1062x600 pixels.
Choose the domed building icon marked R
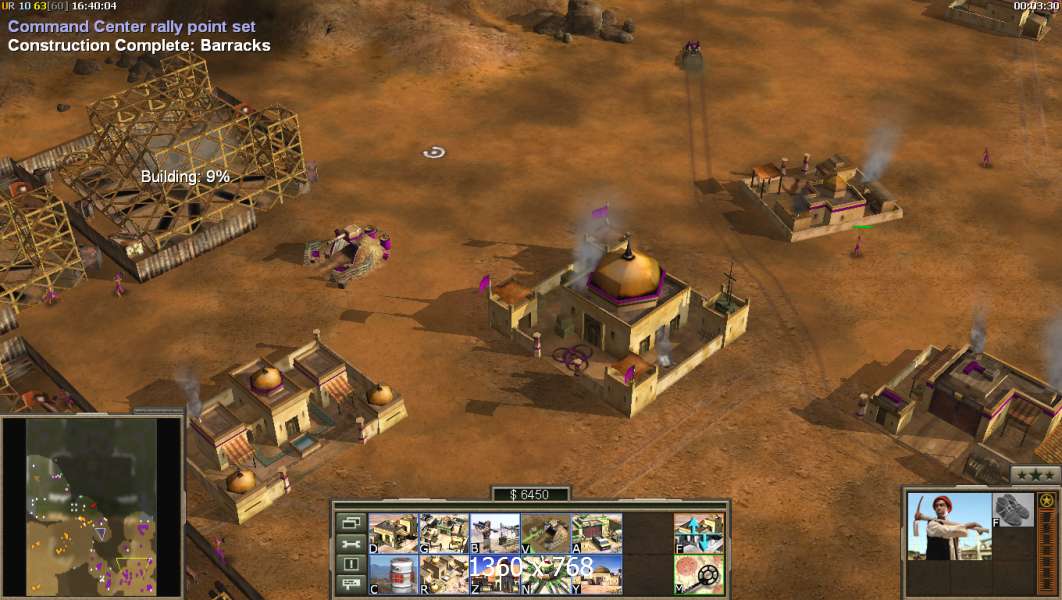[444, 574]
